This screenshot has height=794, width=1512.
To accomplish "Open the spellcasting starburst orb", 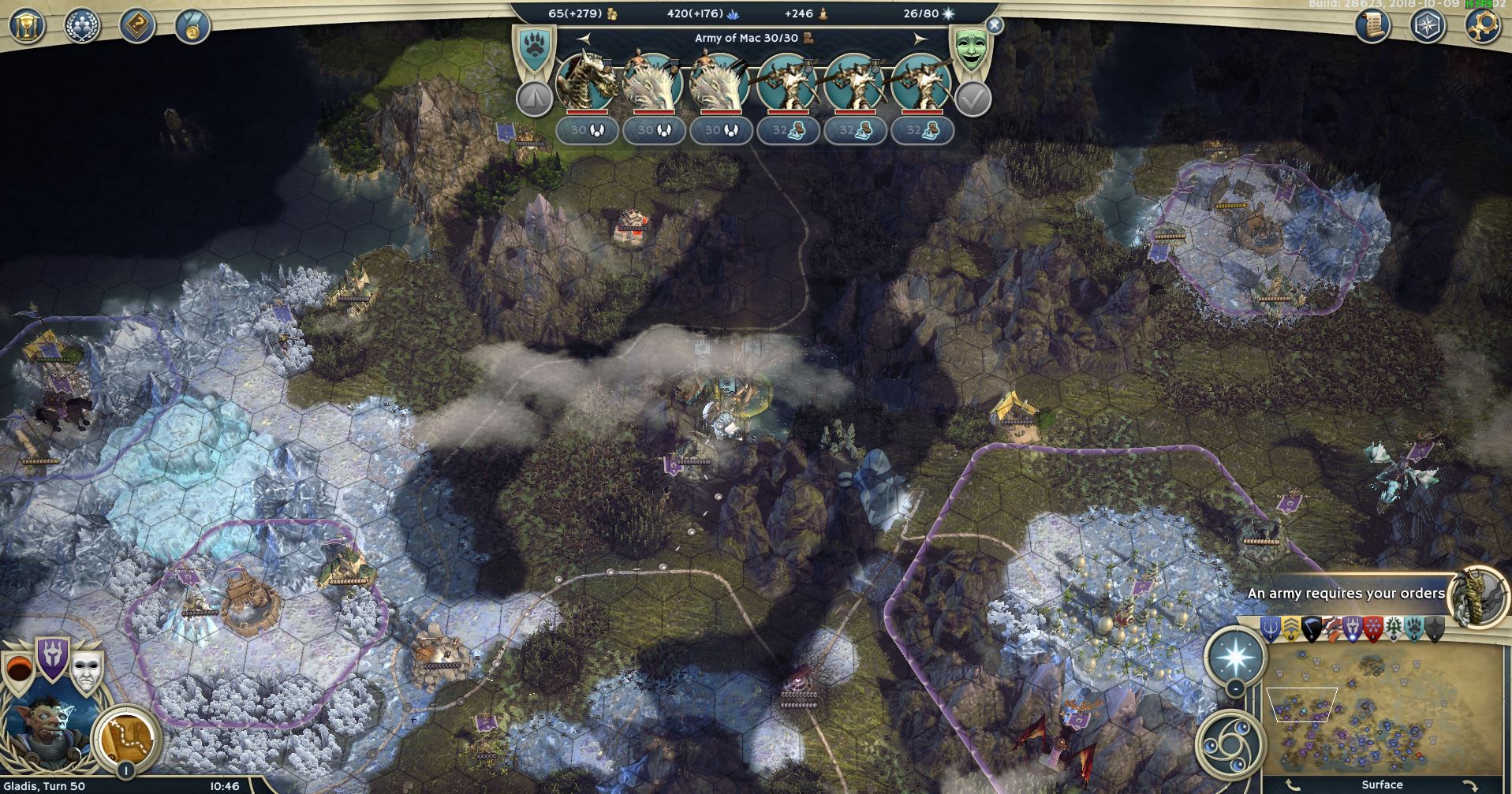I will pyautogui.click(x=1234, y=657).
